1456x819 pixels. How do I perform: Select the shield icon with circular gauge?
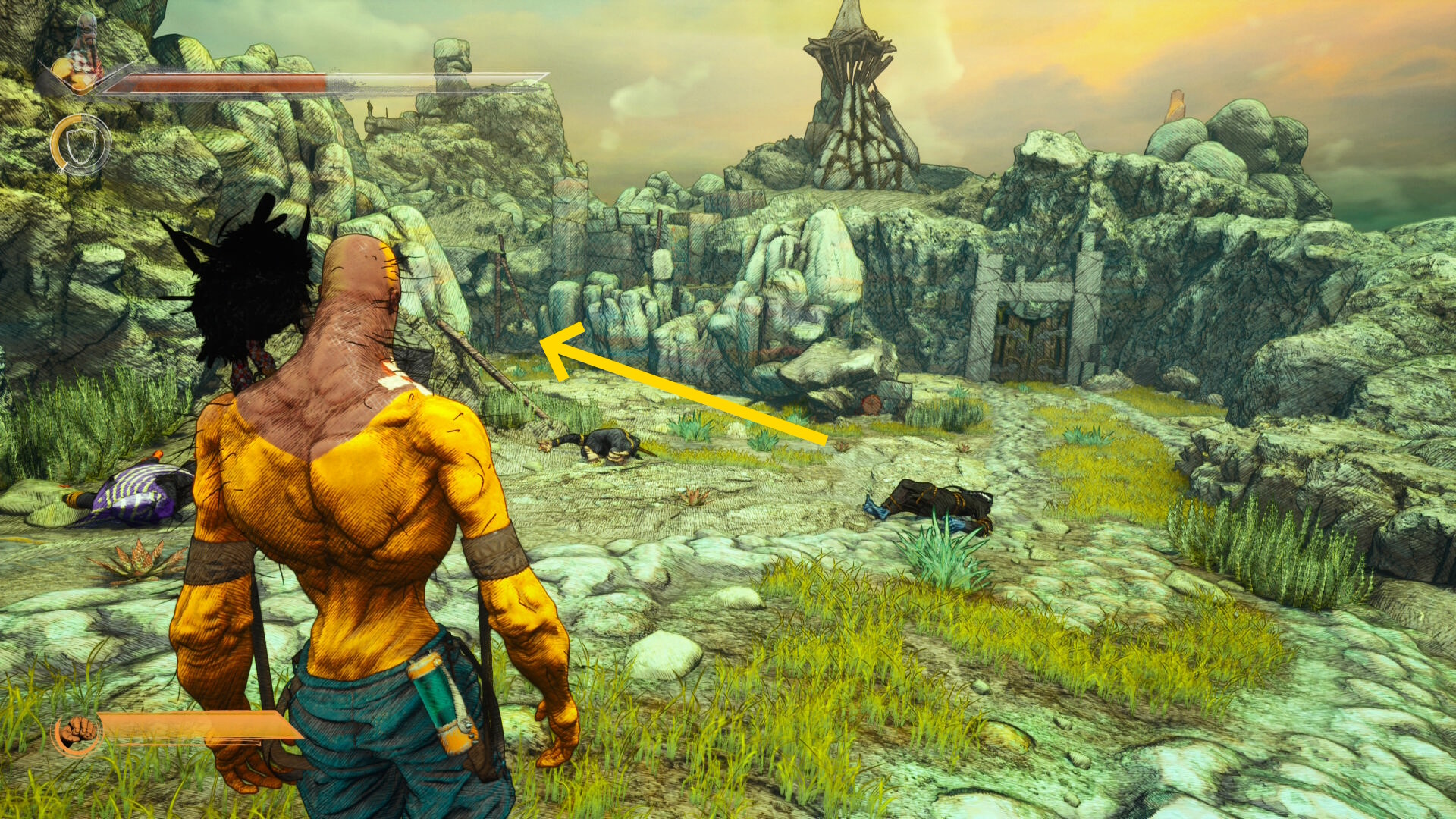click(80, 144)
